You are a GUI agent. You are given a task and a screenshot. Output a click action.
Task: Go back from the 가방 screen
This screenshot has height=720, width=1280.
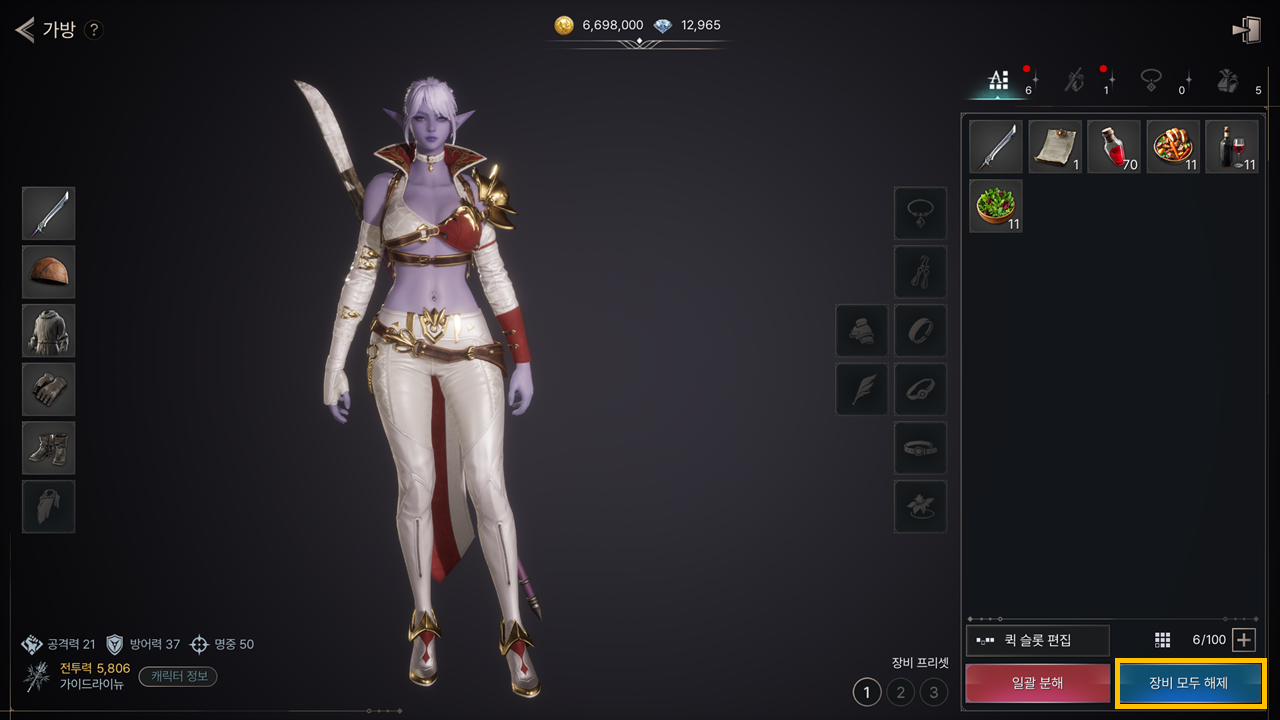25,30
